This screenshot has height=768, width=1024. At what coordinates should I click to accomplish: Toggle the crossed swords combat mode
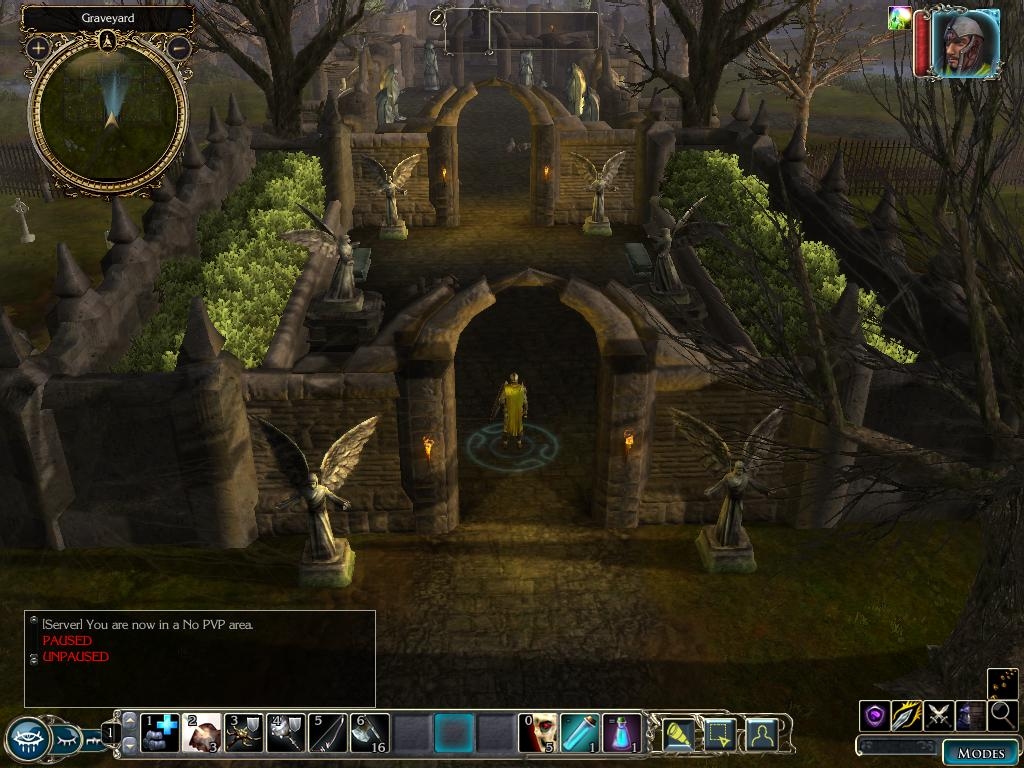coord(939,715)
